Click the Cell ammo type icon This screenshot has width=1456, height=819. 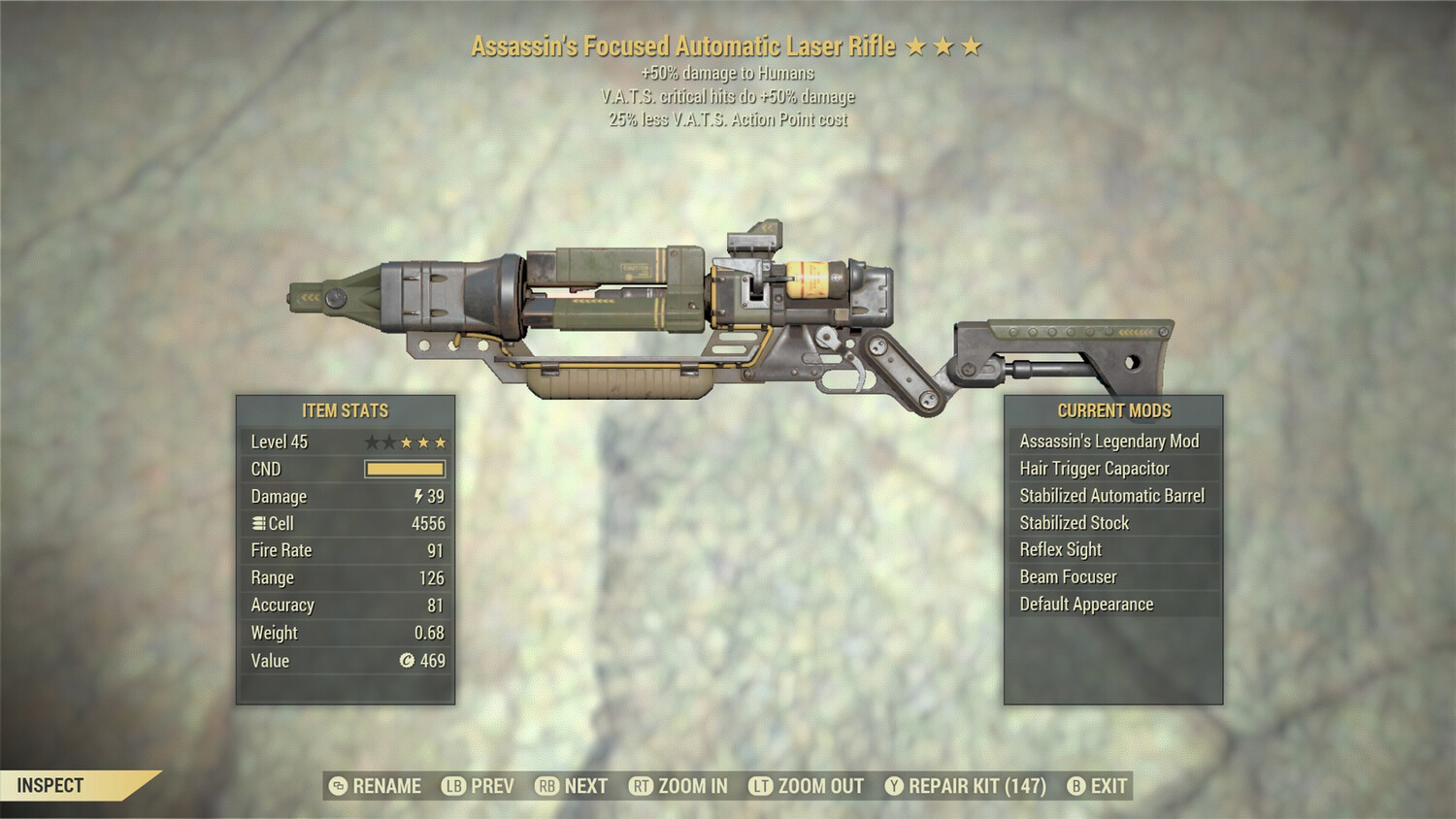[x=257, y=523]
